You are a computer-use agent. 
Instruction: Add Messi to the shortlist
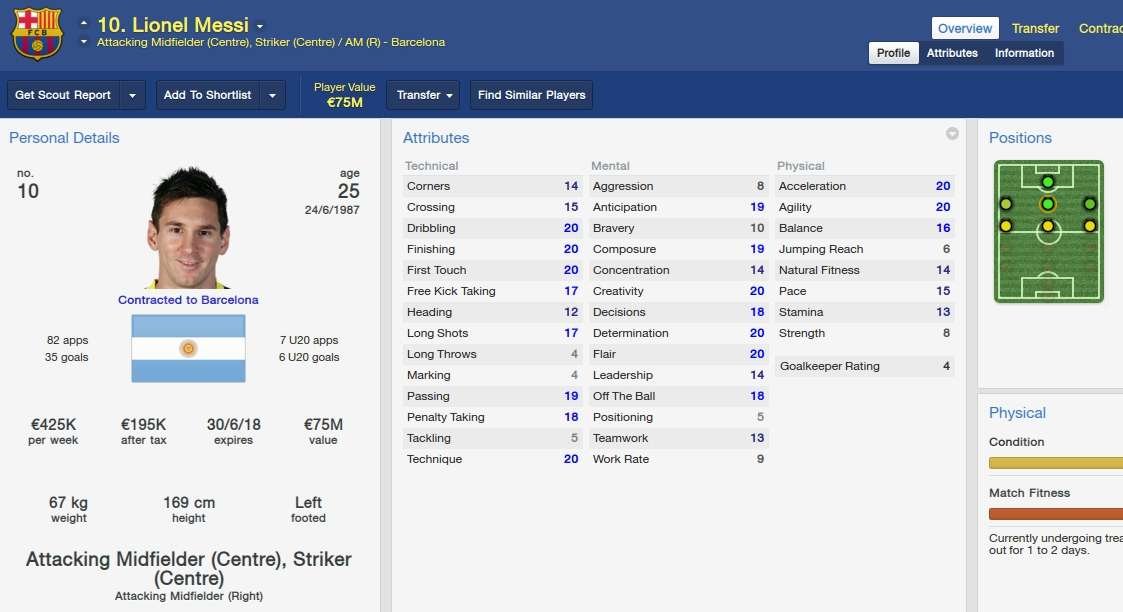pyautogui.click(x=207, y=95)
